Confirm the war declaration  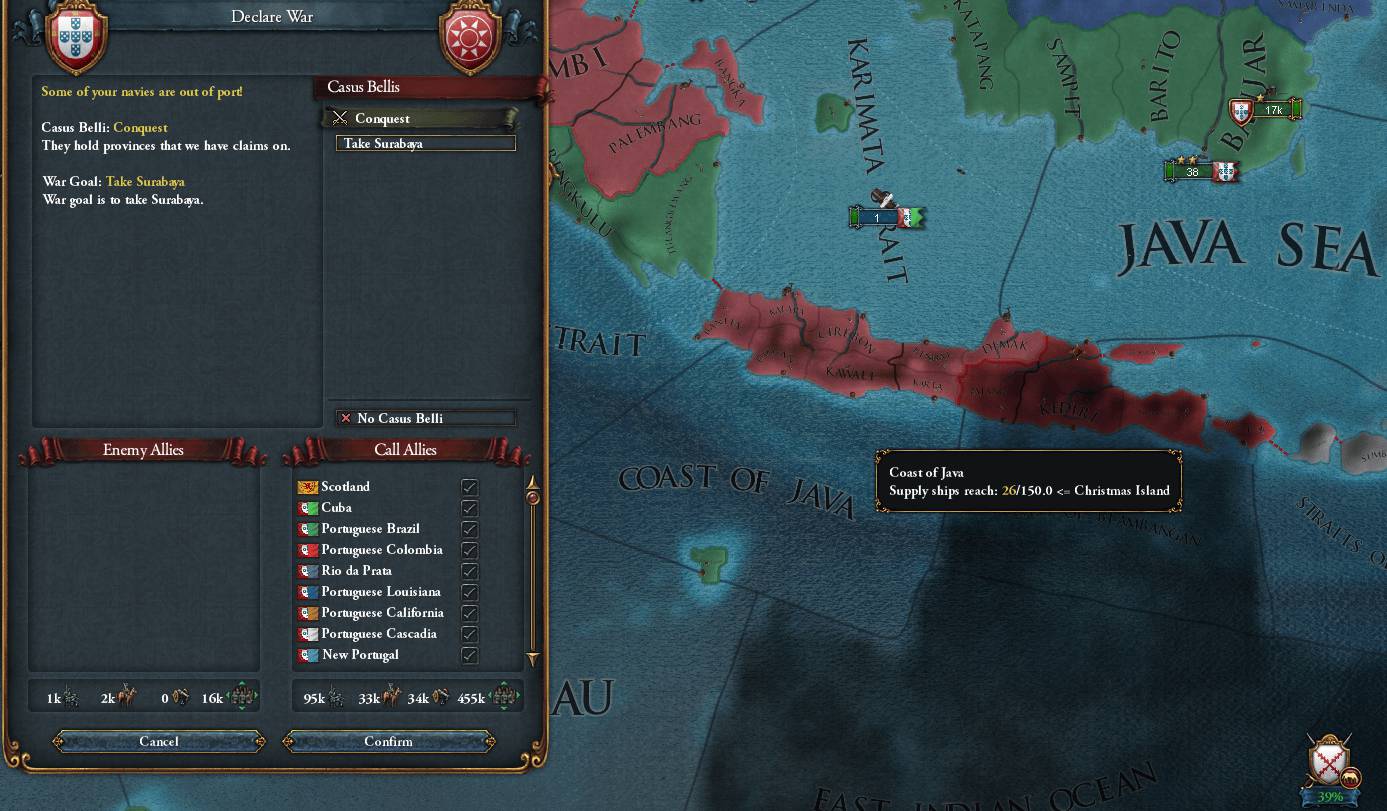point(388,741)
